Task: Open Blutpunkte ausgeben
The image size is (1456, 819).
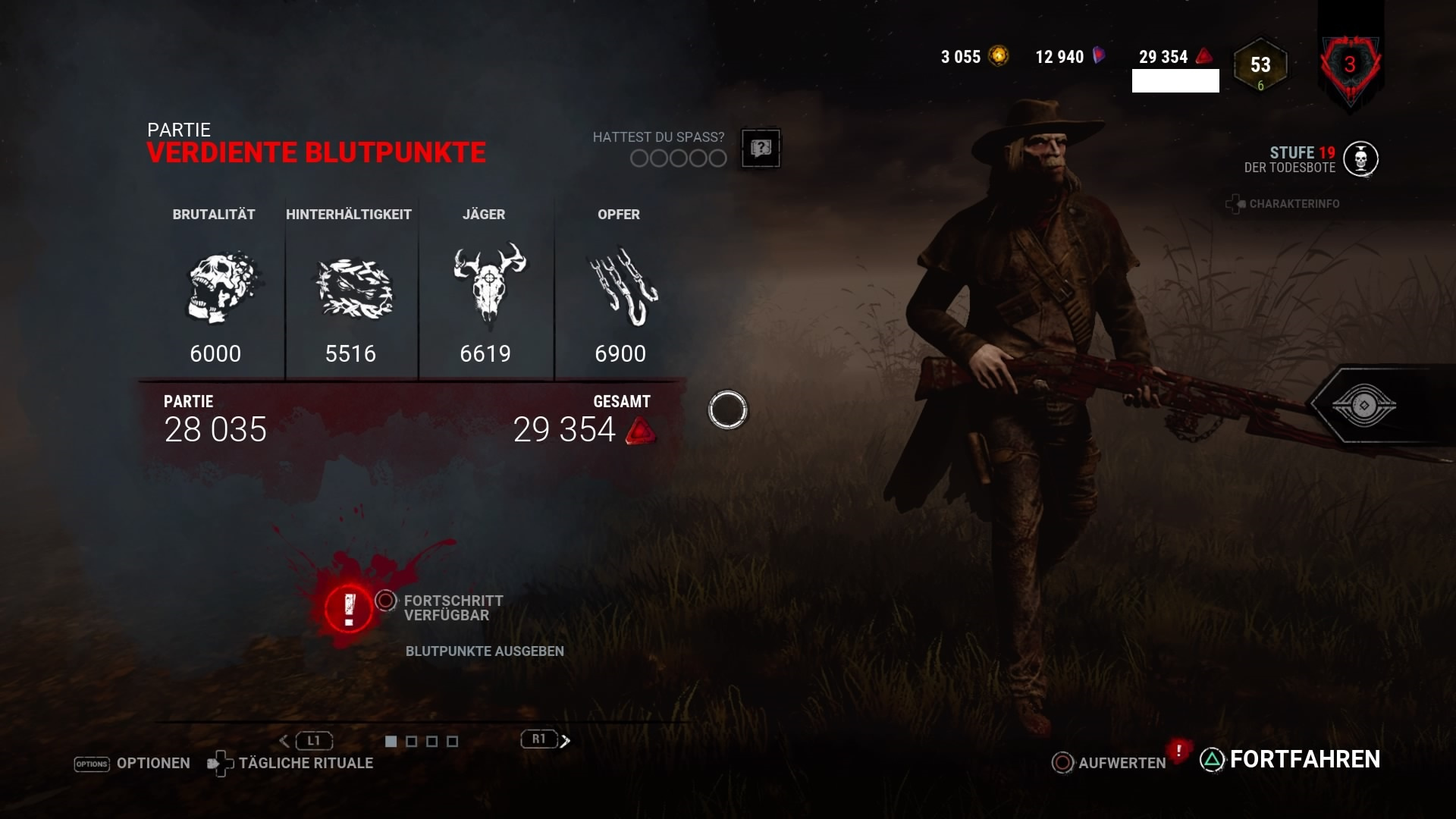Action: [x=485, y=651]
